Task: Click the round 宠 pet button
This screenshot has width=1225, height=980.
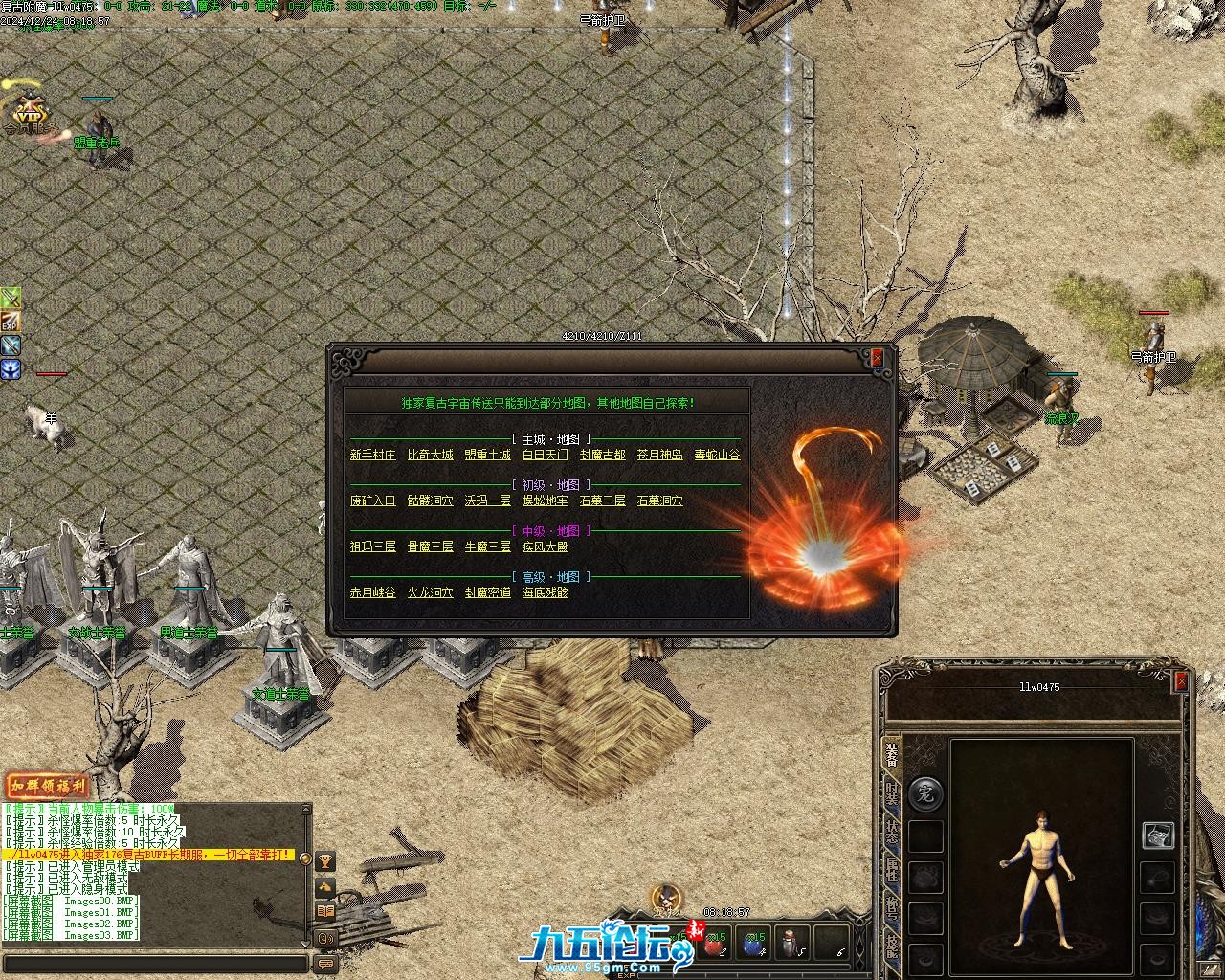Action: coord(924,793)
